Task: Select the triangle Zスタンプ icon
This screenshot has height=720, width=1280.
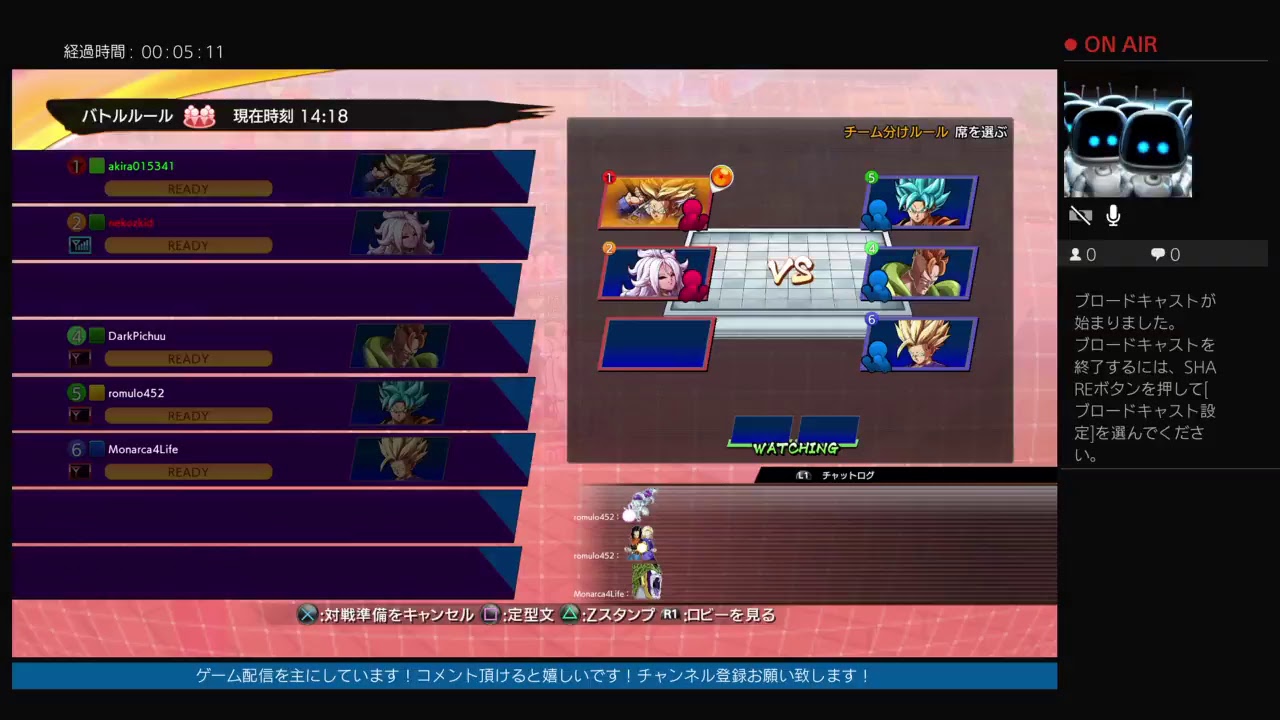Action: click(x=570, y=615)
